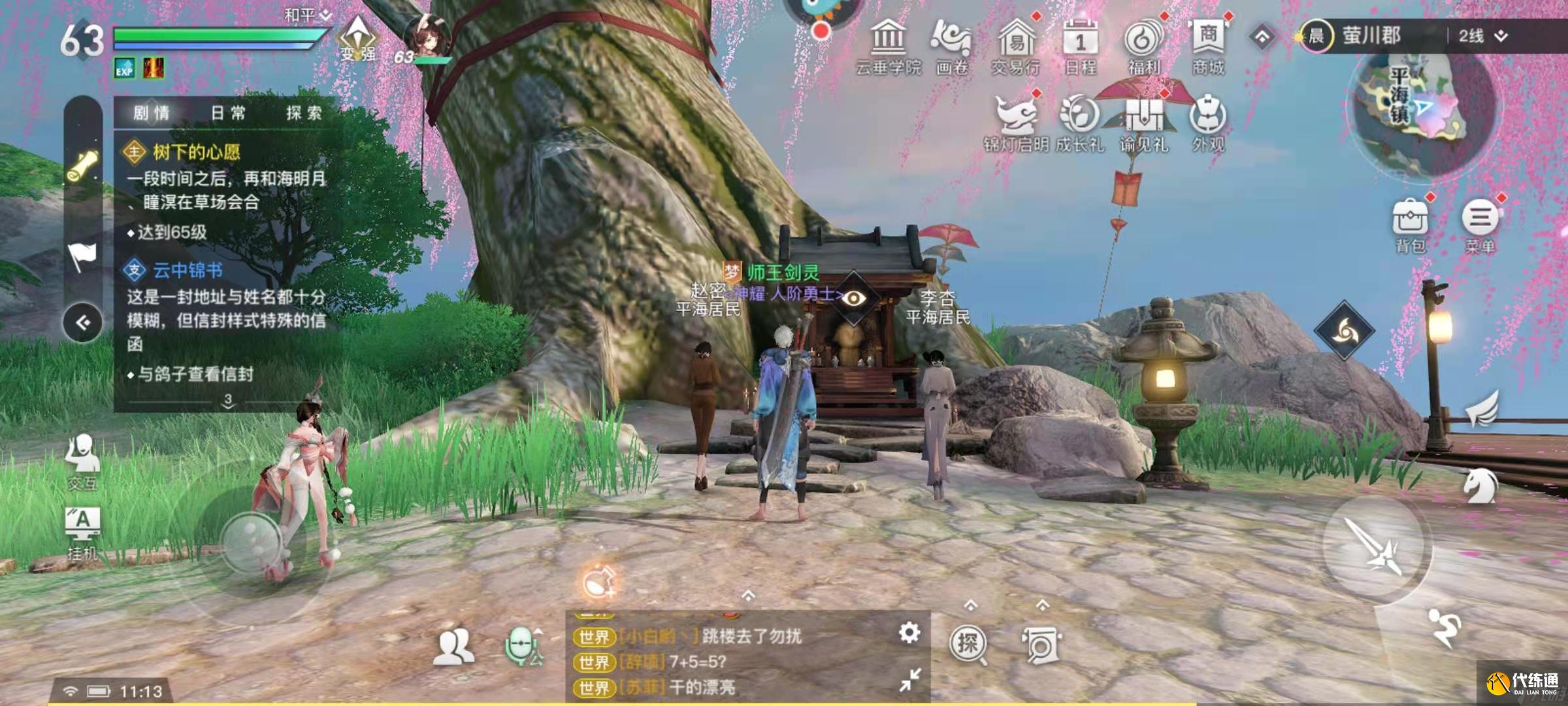Image resolution: width=1568 pixels, height=706 pixels.
Task: Switch to the 探索 exploration tab
Action: click(x=304, y=113)
